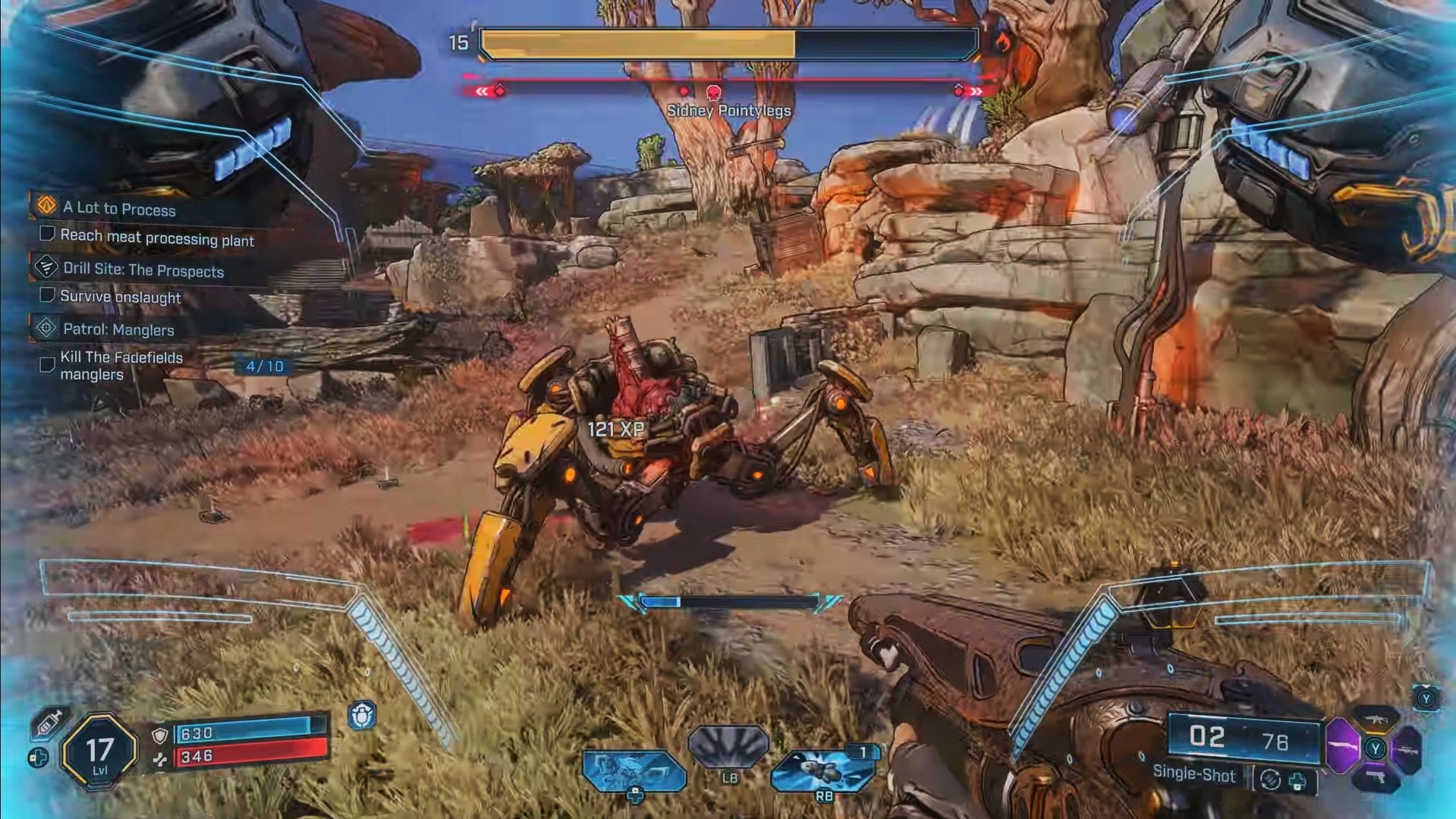The image size is (1456, 819).
Task: Tick the Kill The Fadefields manglers checkbox
Action: coord(47,365)
